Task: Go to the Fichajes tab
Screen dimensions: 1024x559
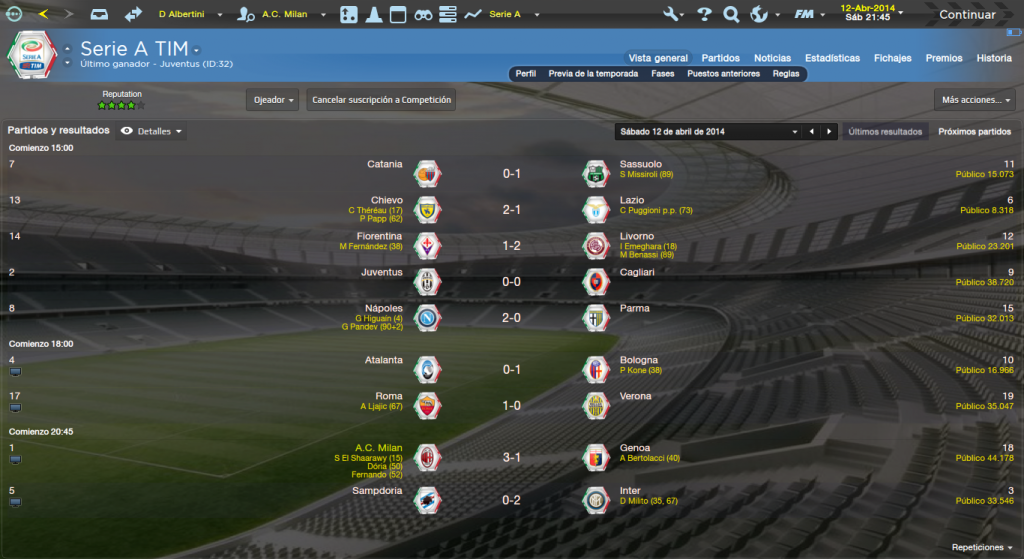Action: 892,58
